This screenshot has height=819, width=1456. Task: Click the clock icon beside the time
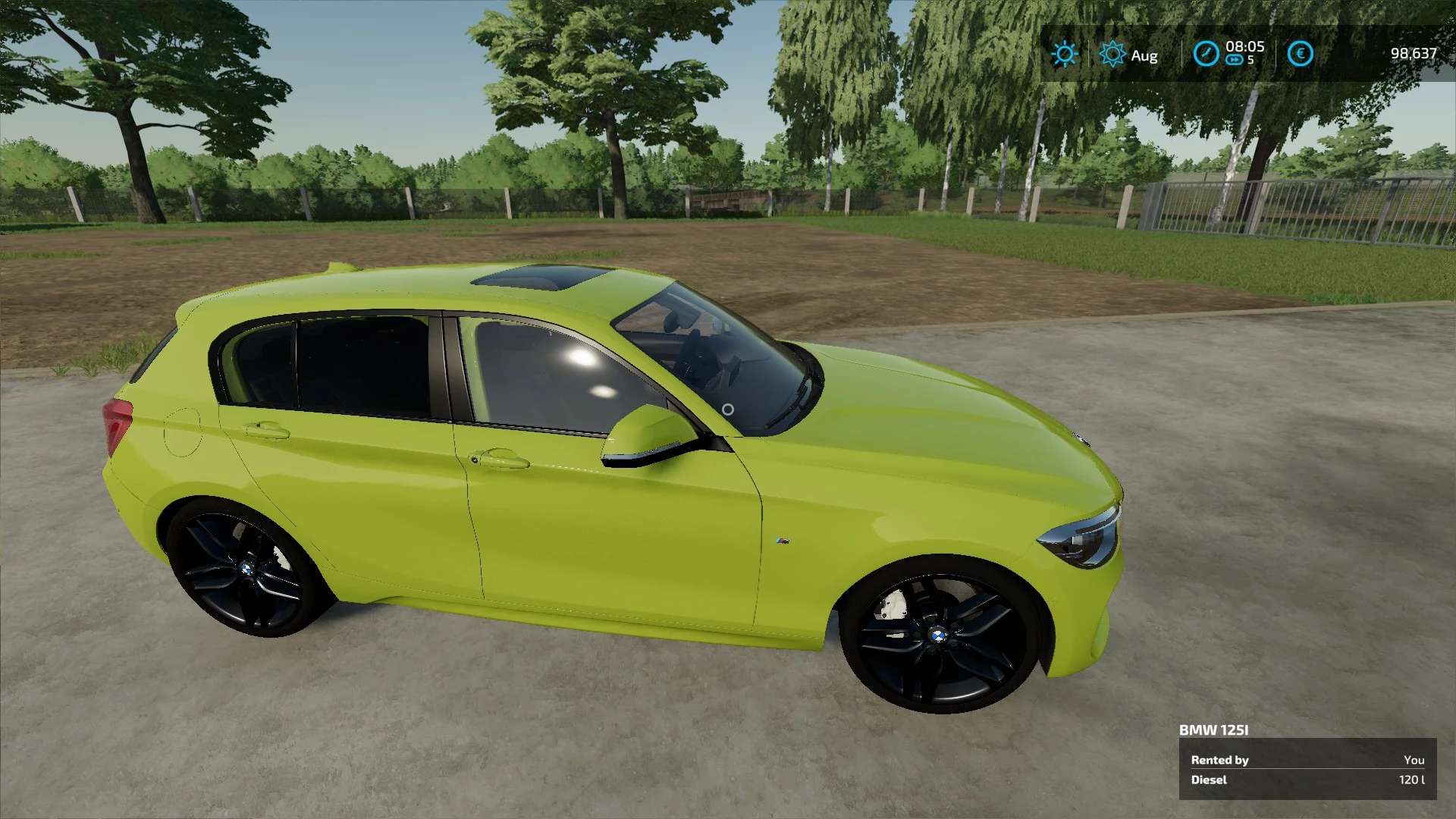click(x=1206, y=54)
